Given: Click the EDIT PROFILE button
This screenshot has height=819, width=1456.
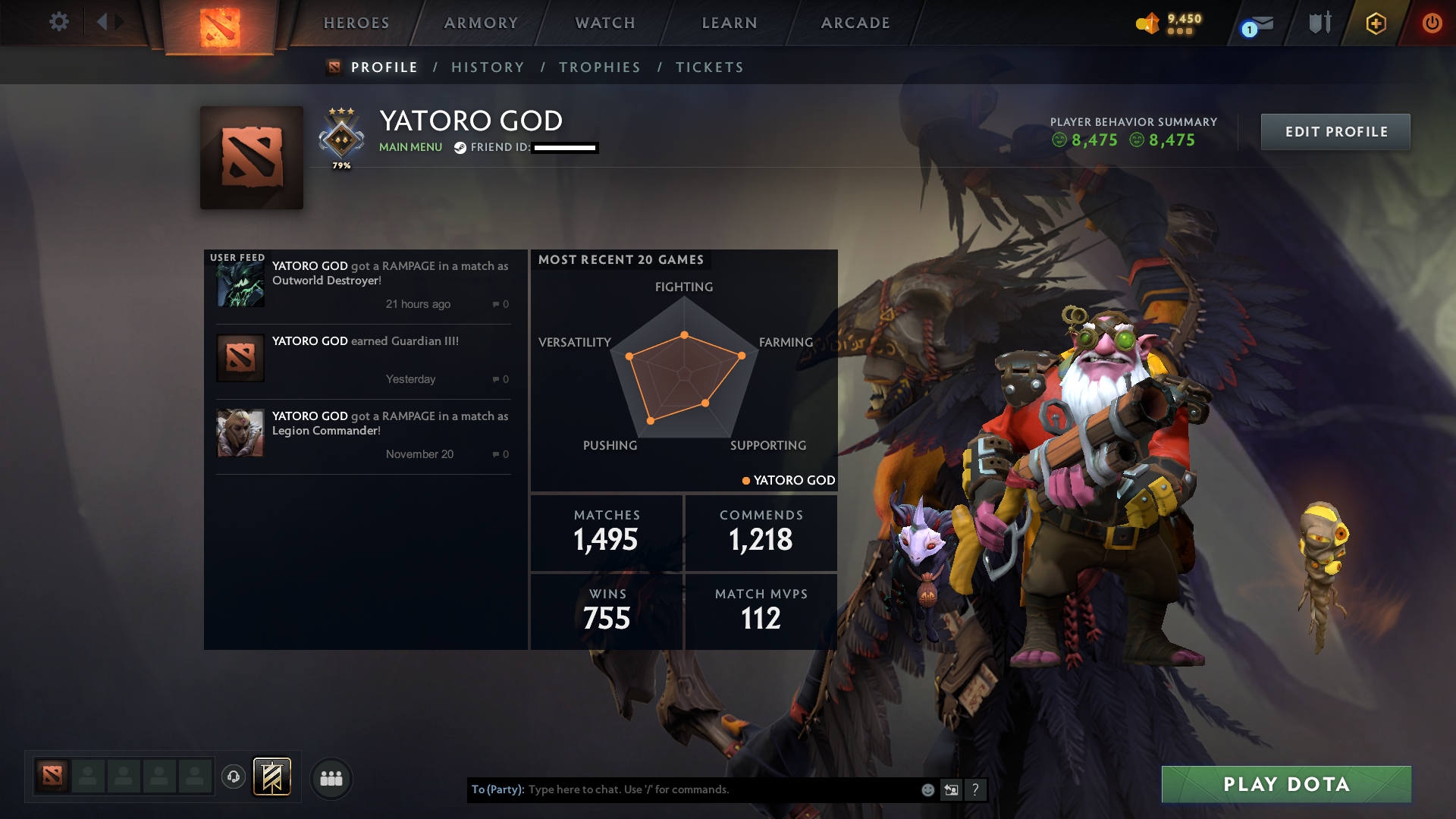Looking at the screenshot, I should (x=1335, y=131).
